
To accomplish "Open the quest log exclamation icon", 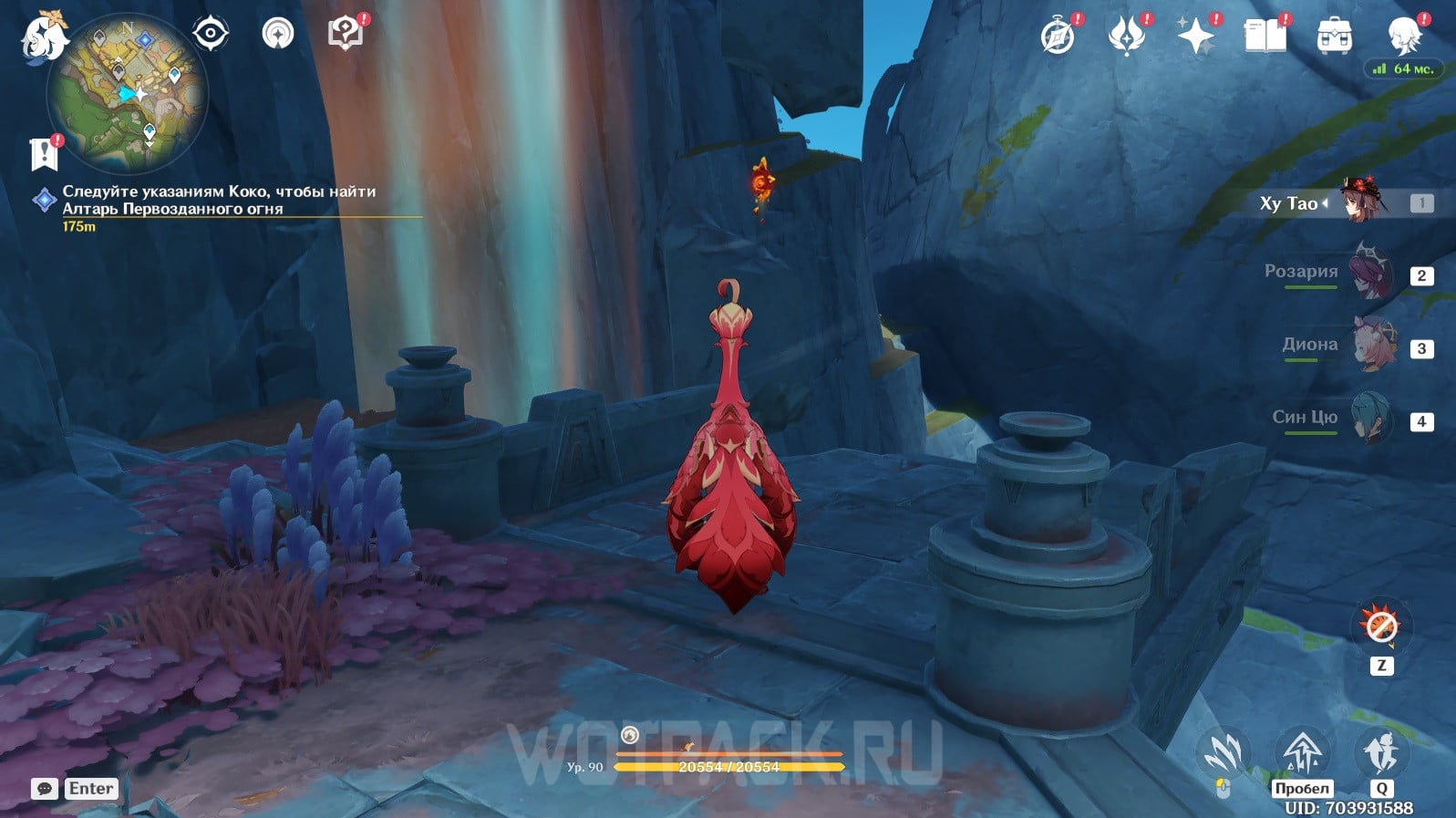I will 44,154.
